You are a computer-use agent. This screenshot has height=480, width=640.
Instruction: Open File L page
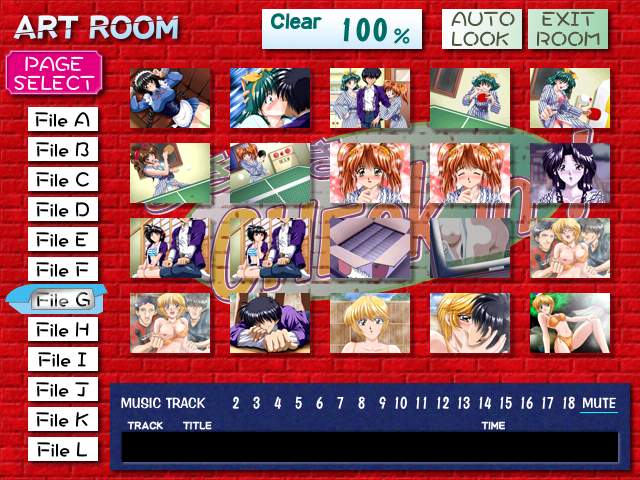pyautogui.click(x=62, y=450)
